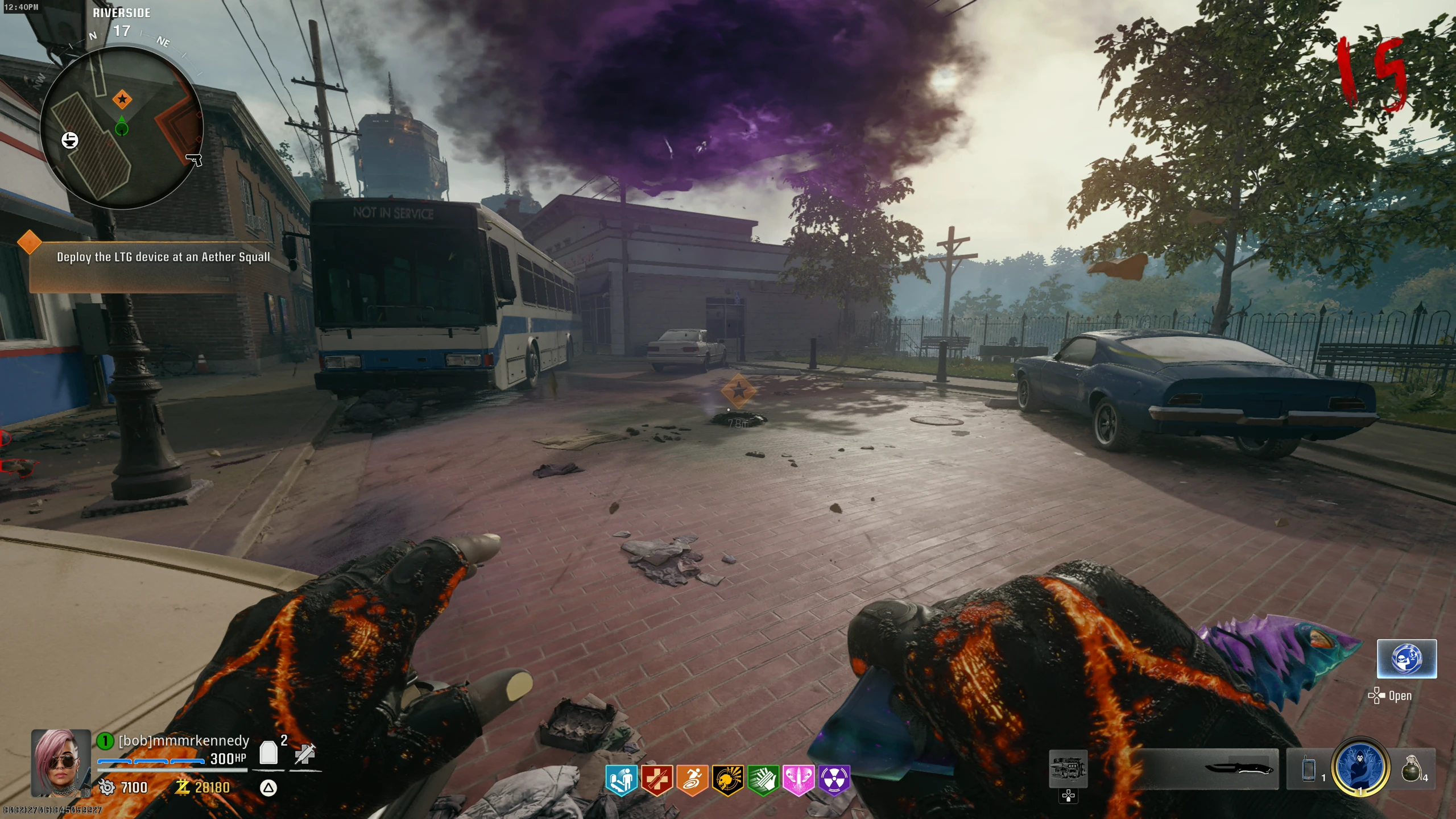This screenshot has height=819, width=1456.
Task: Select the green Speed Cola perk icon
Action: [x=763, y=779]
